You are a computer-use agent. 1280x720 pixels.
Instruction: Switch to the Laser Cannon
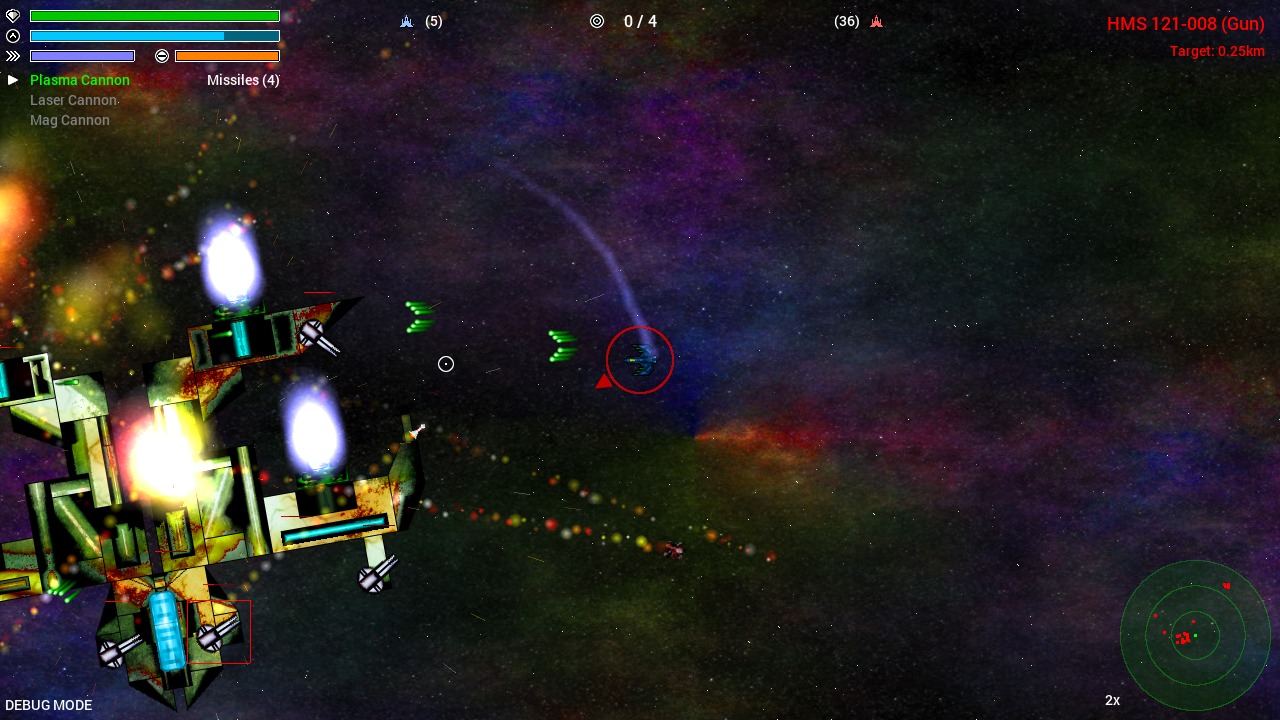73,100
